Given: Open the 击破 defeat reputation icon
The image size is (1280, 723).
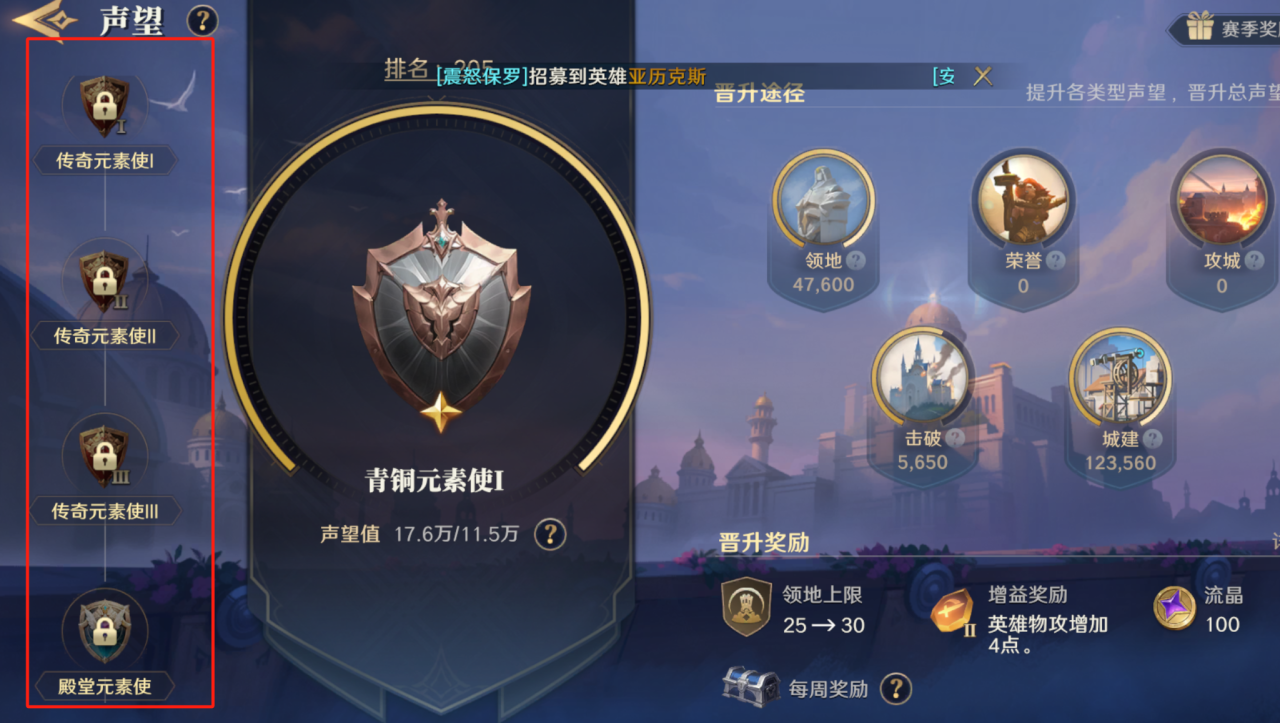Looking at the screenshot, I should (921, 377).
